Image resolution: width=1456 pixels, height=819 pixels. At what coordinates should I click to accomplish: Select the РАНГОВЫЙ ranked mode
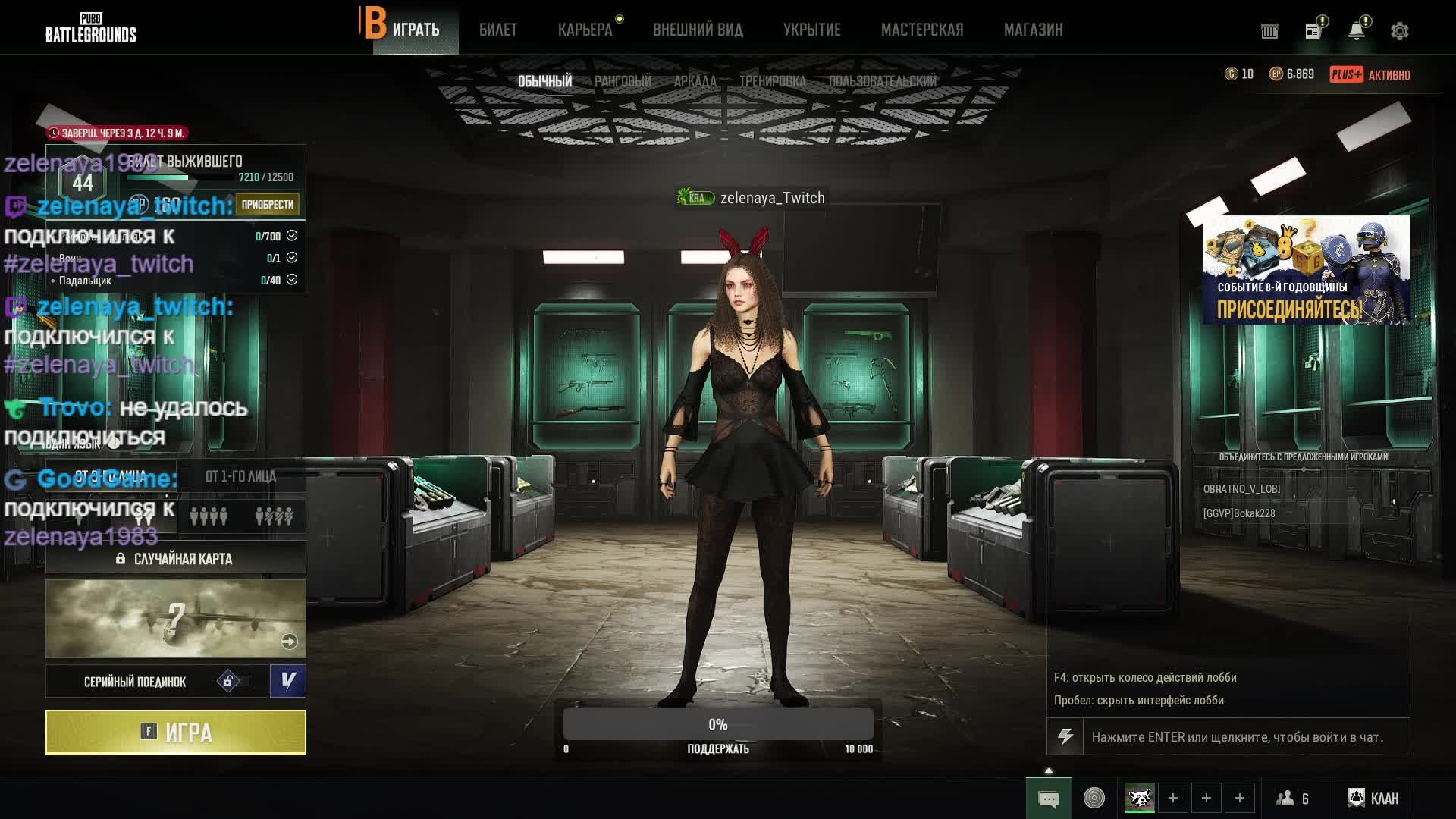point(623,81)
